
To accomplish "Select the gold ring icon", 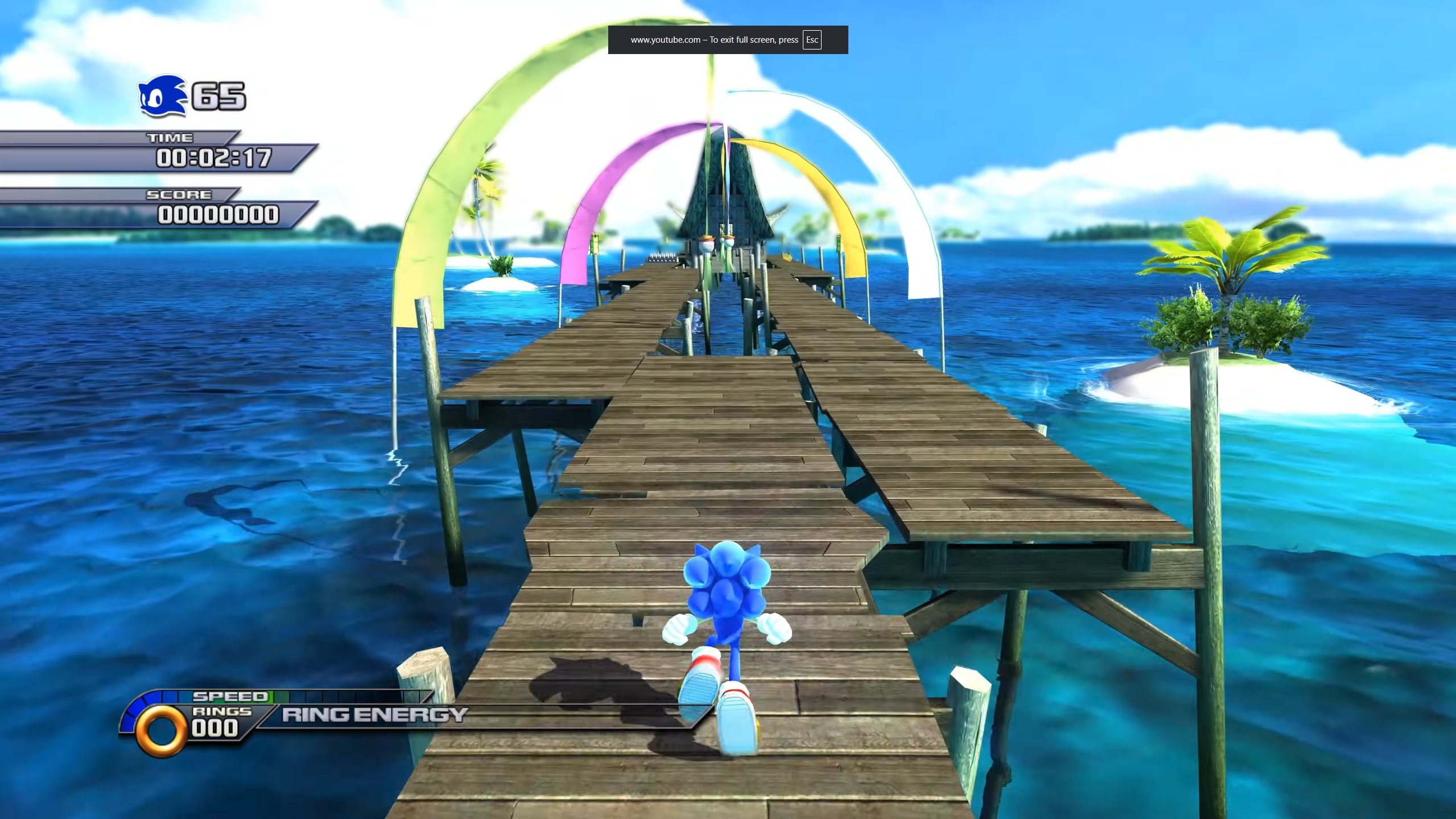I will 162,730.
